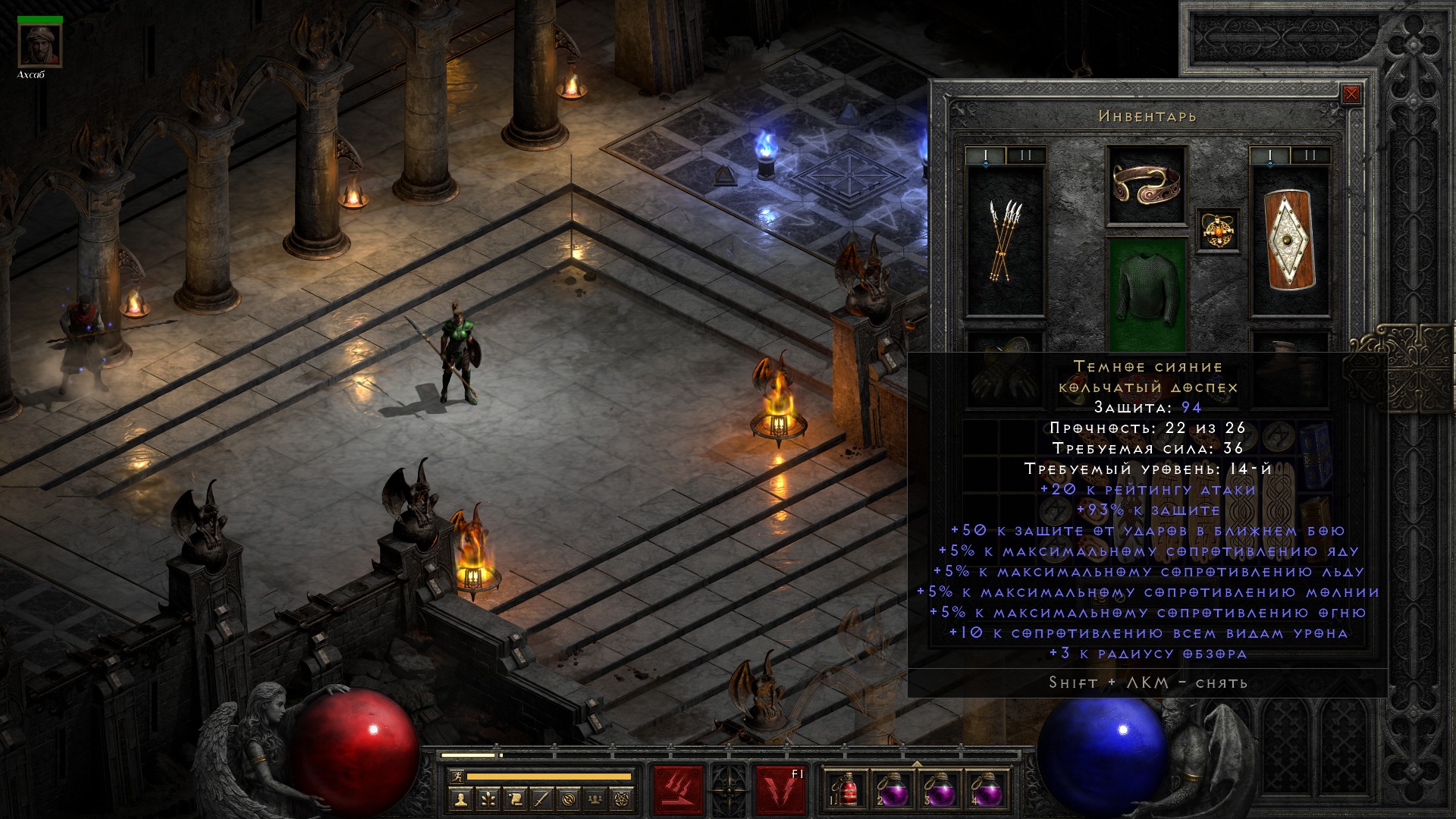Open the quest scroll icon
Image resolution: width=1456 pixels, height=819 pixels.
[515, 799]
